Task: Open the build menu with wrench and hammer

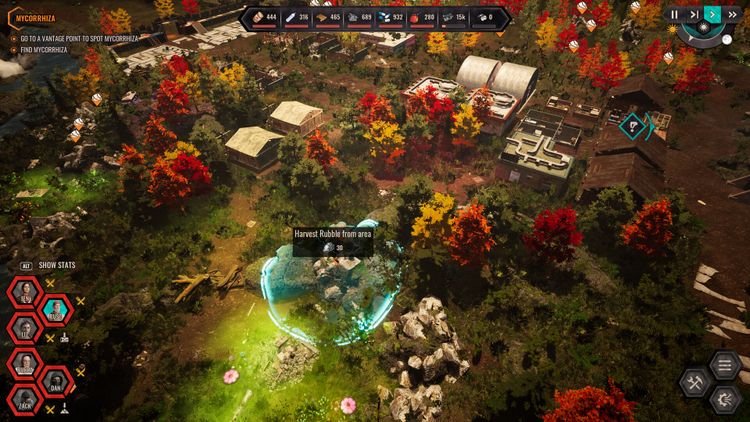Action: 696,383
